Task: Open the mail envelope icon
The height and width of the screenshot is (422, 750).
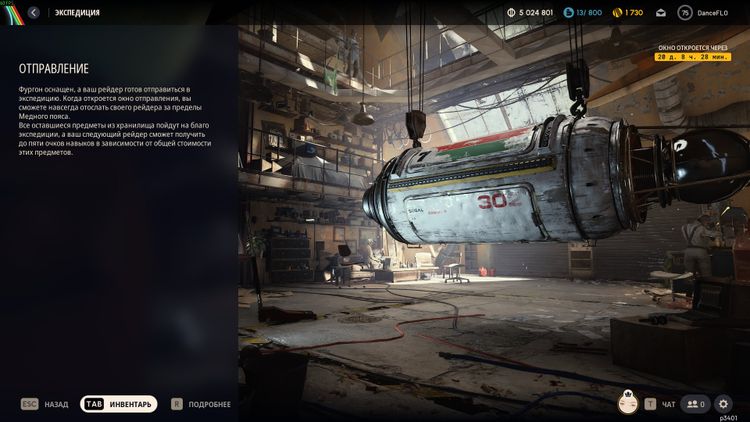Action: click(661, 13)
